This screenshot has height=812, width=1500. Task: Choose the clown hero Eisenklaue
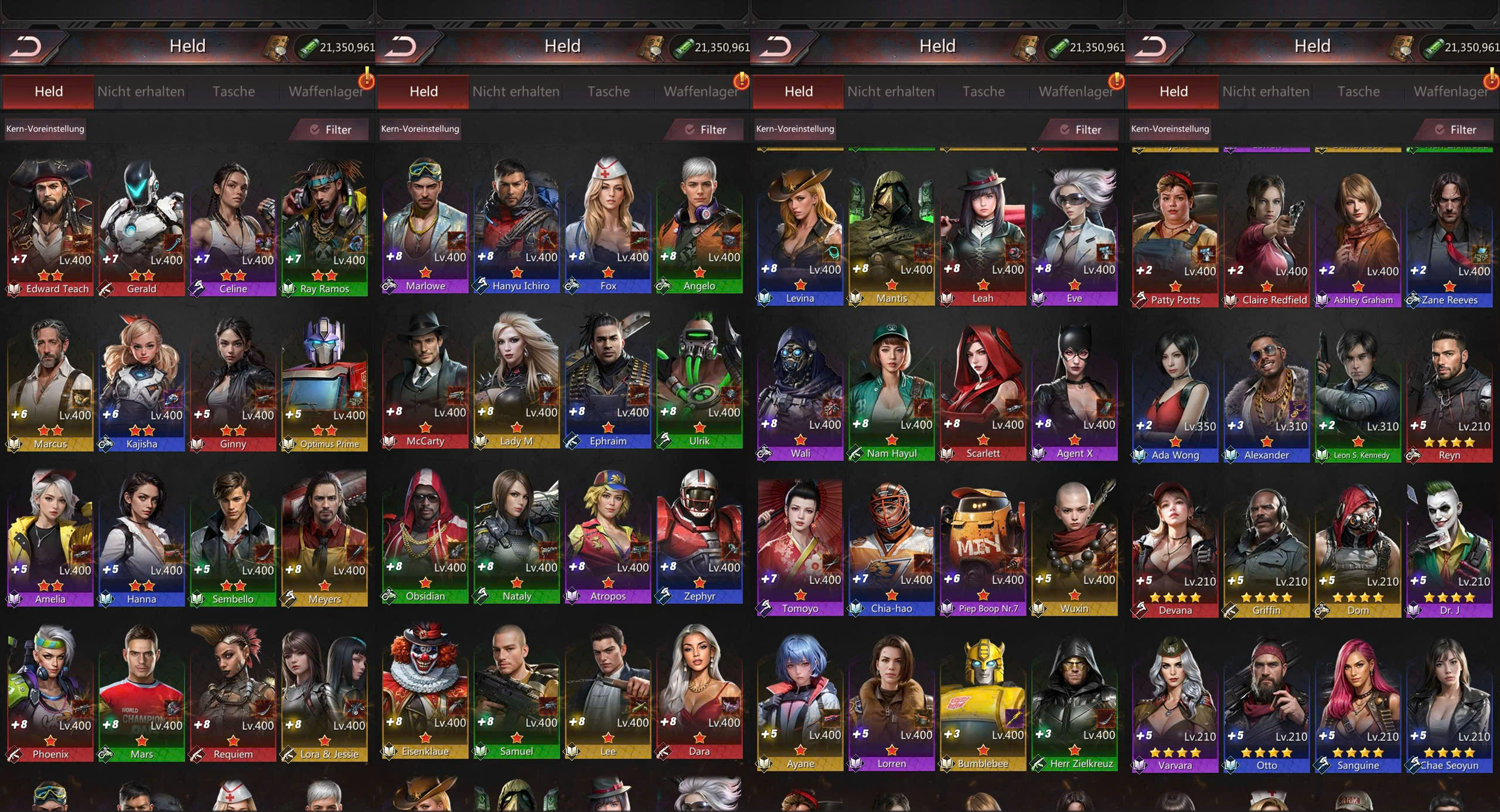click(x=425, y=691)
